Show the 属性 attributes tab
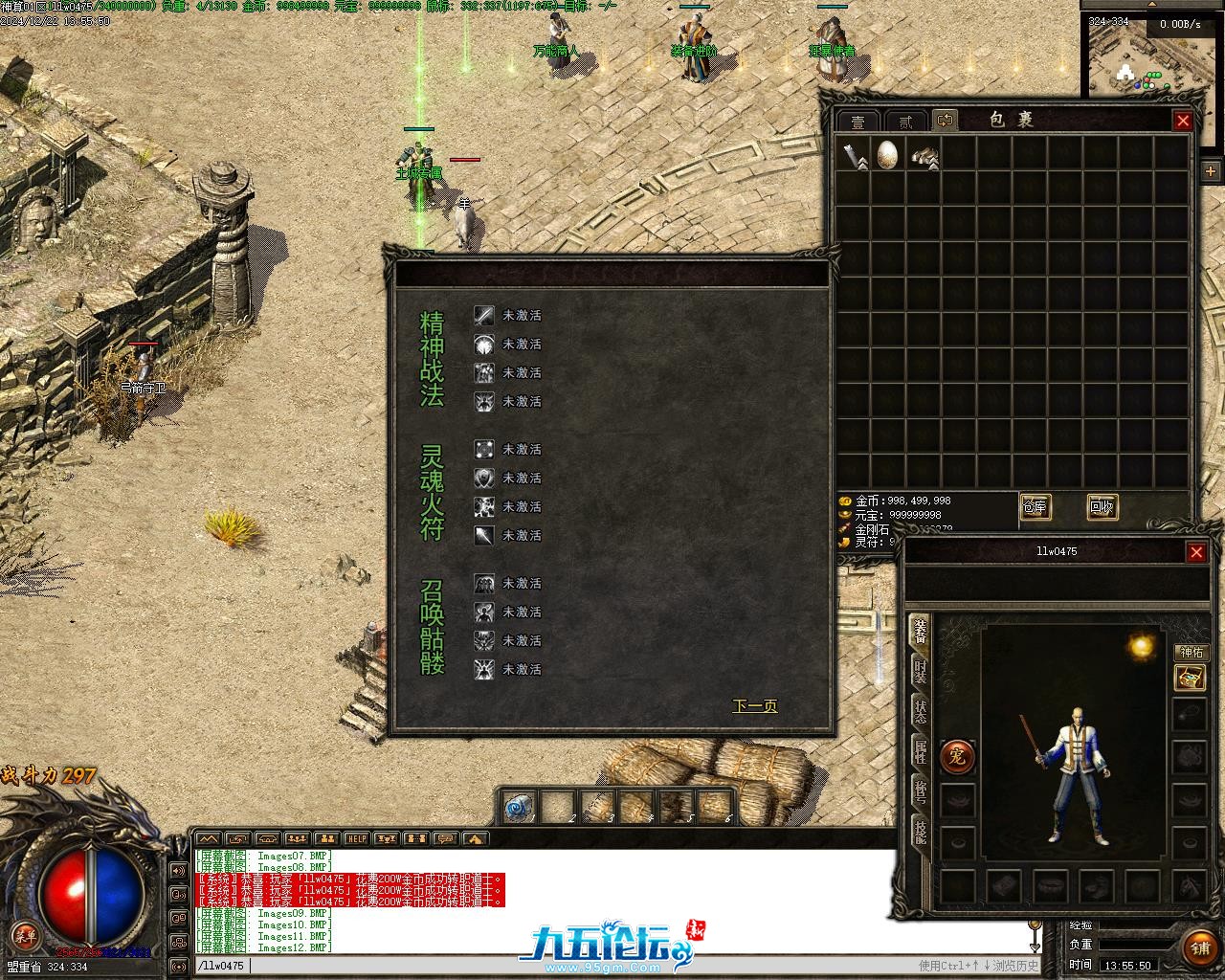The width and height of the screenshot is (1225, 980). tap(920, 752)
